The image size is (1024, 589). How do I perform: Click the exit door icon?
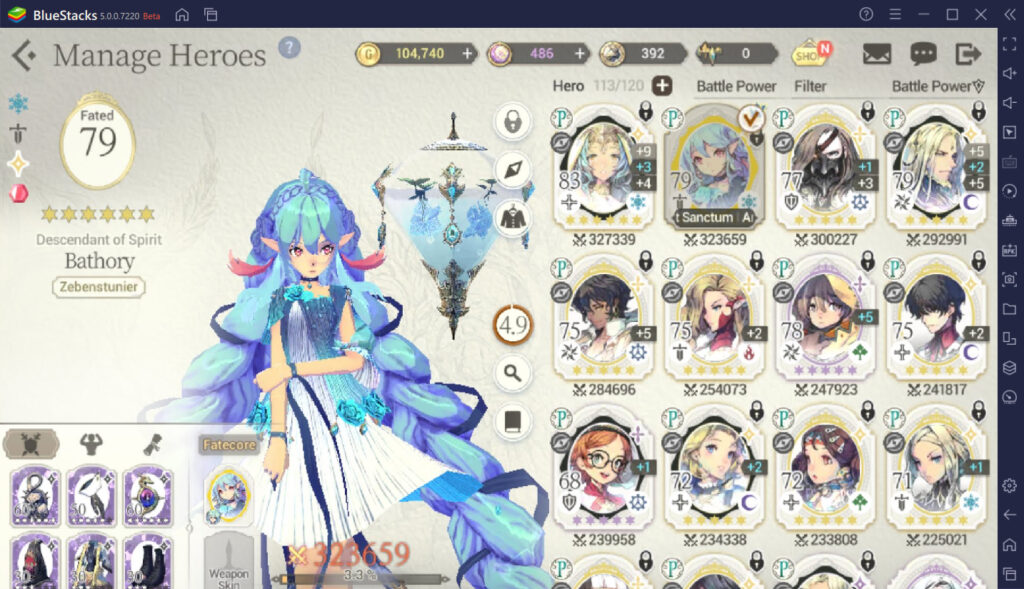pyautogui.click(x=968, y=54)
